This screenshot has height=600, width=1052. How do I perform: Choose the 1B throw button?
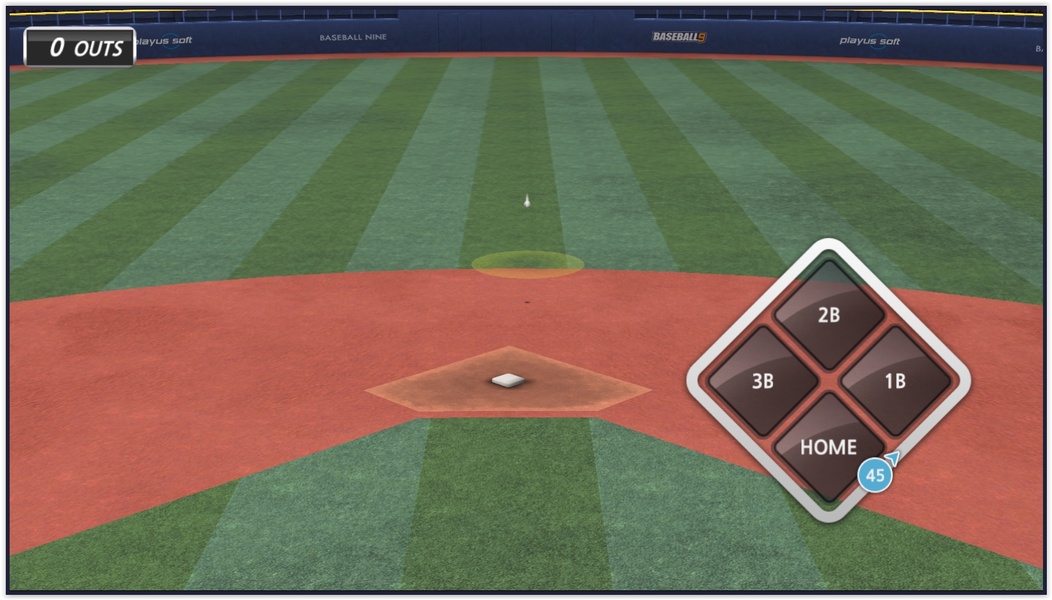click(x=894, y=381)
